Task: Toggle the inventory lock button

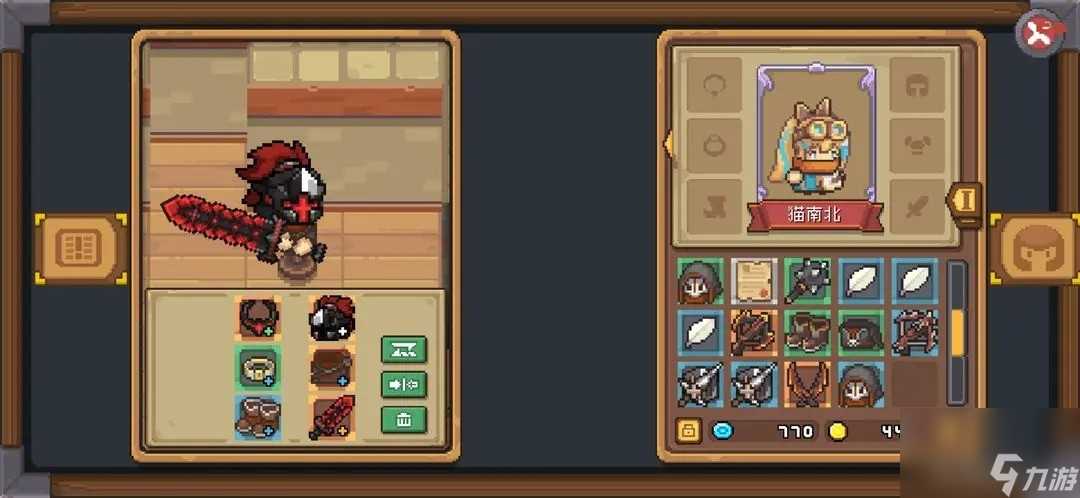Action: (688, 431)
